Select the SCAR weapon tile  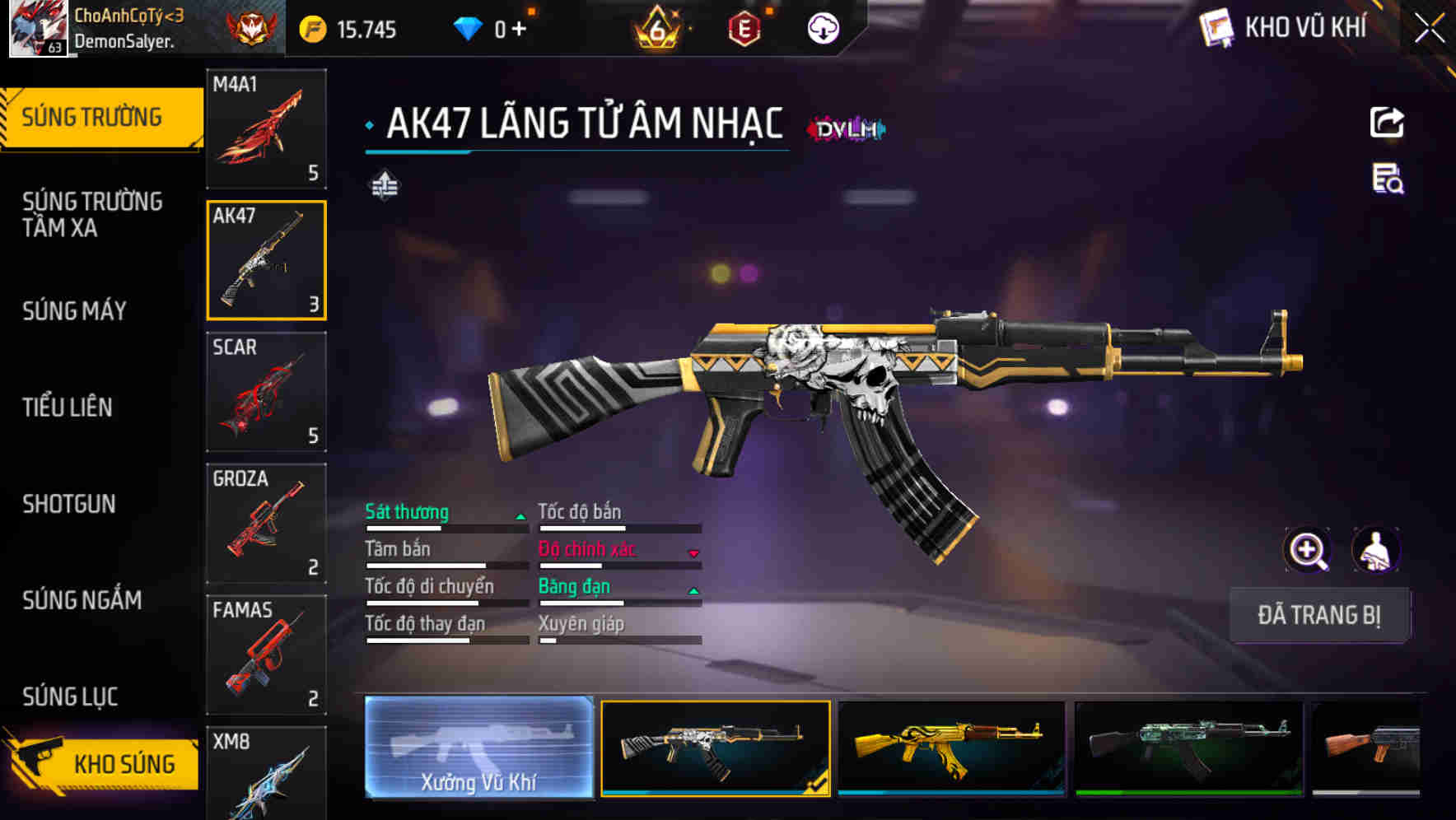tap(266, 392)
